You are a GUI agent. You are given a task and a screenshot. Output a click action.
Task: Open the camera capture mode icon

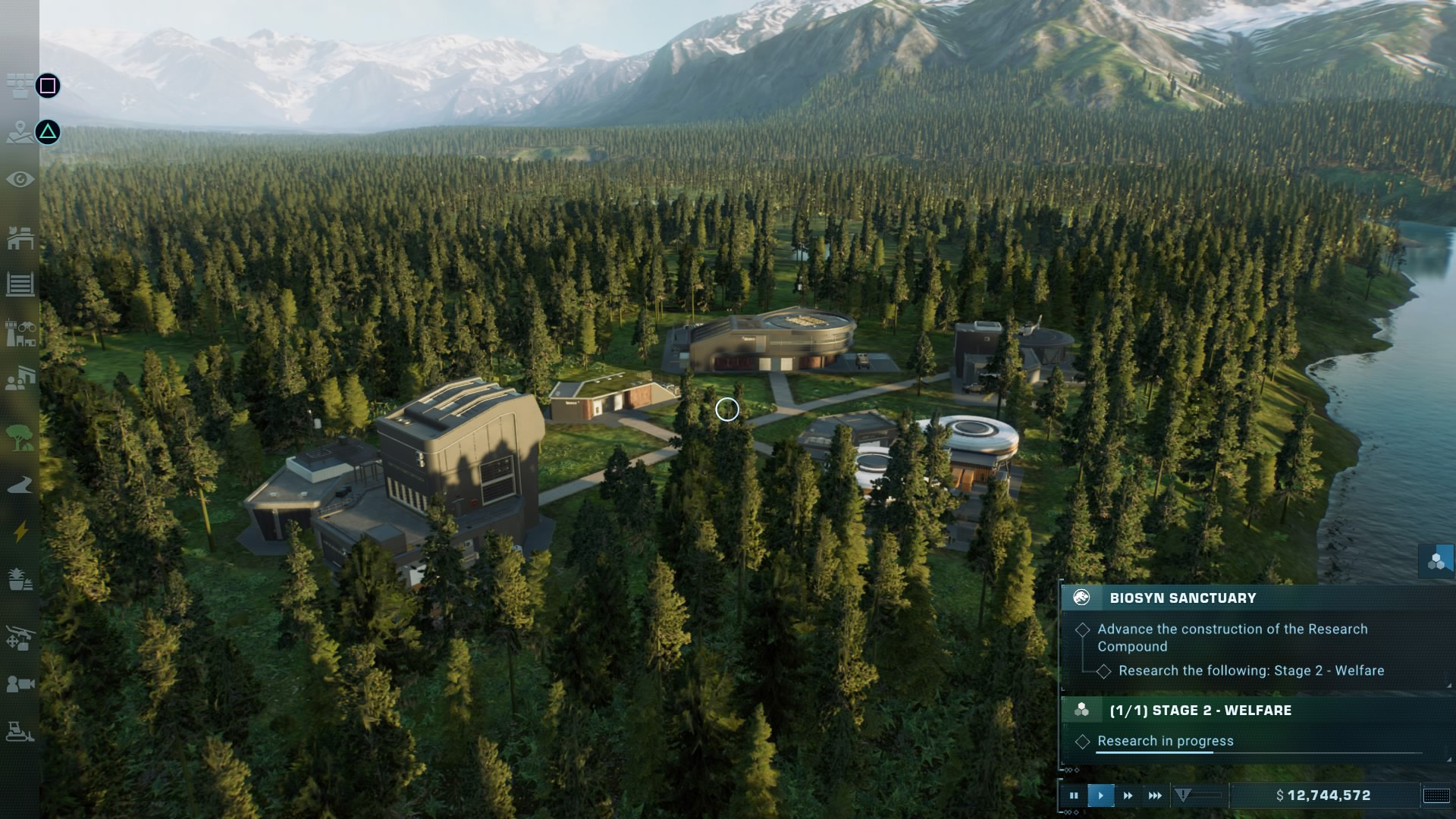point(20,685)
